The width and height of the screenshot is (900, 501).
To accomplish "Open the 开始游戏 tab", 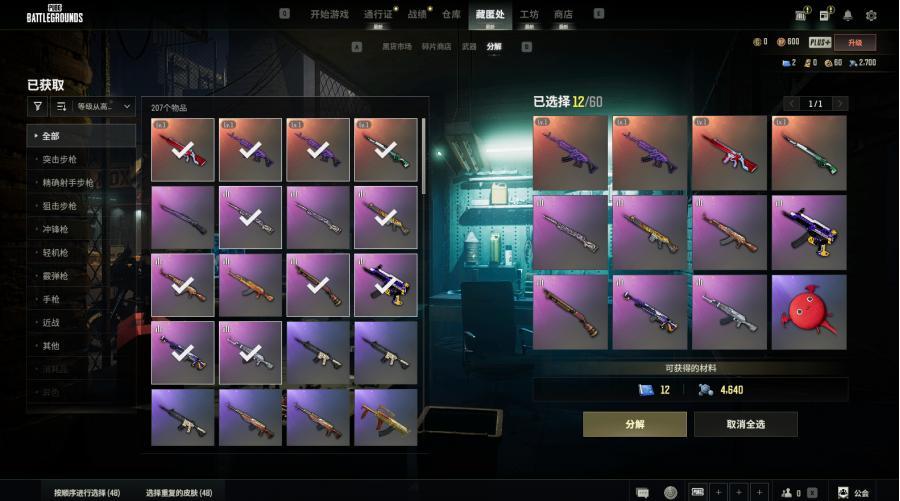I will 331,14.
